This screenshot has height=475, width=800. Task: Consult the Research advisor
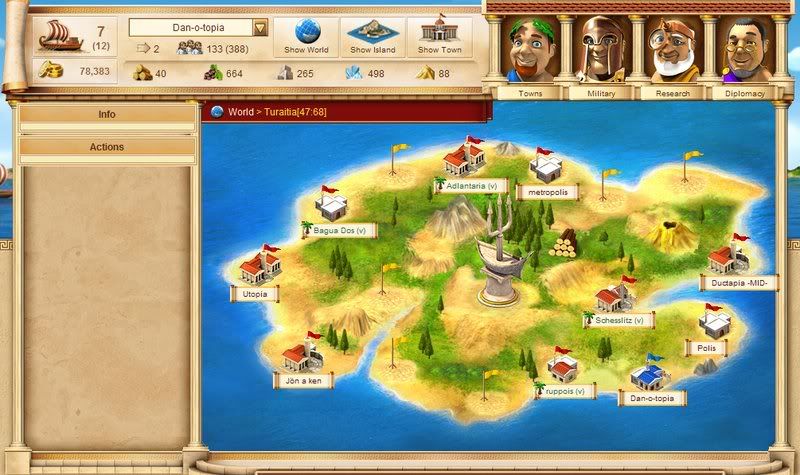[670, 53]
